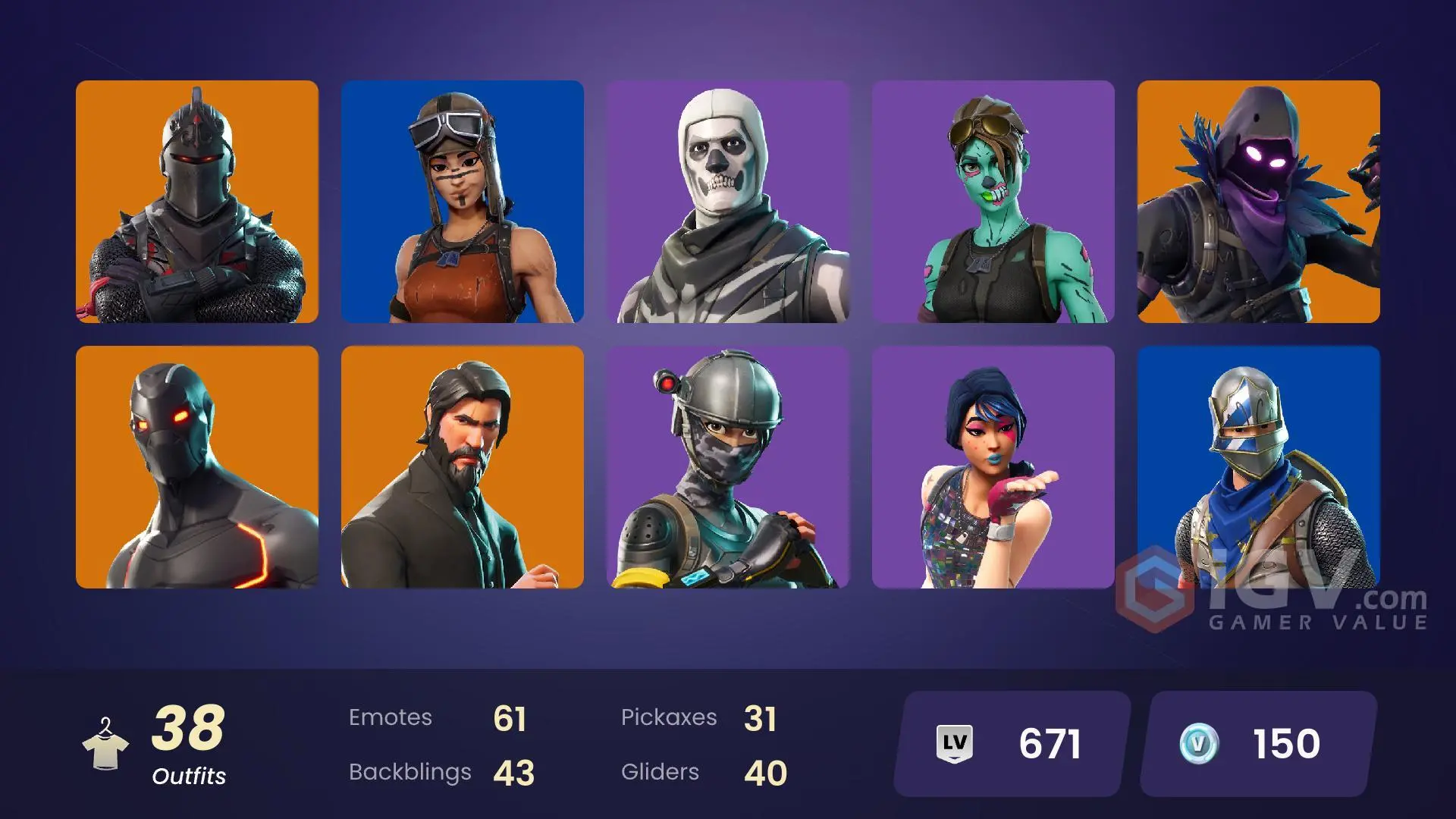
Task: Select the John Wick style Reaper thumbnail
Action: (x=463, y=466)
